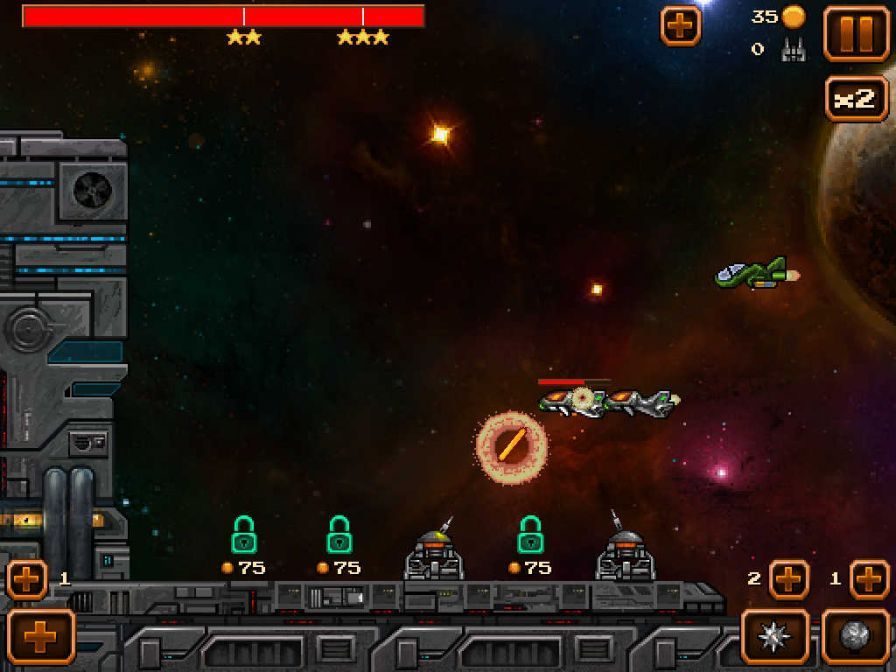The width and height of the screenshot is (896, 672).
Task: Tap the plus button beside the coin counter
Action: (x=681, y=26)
